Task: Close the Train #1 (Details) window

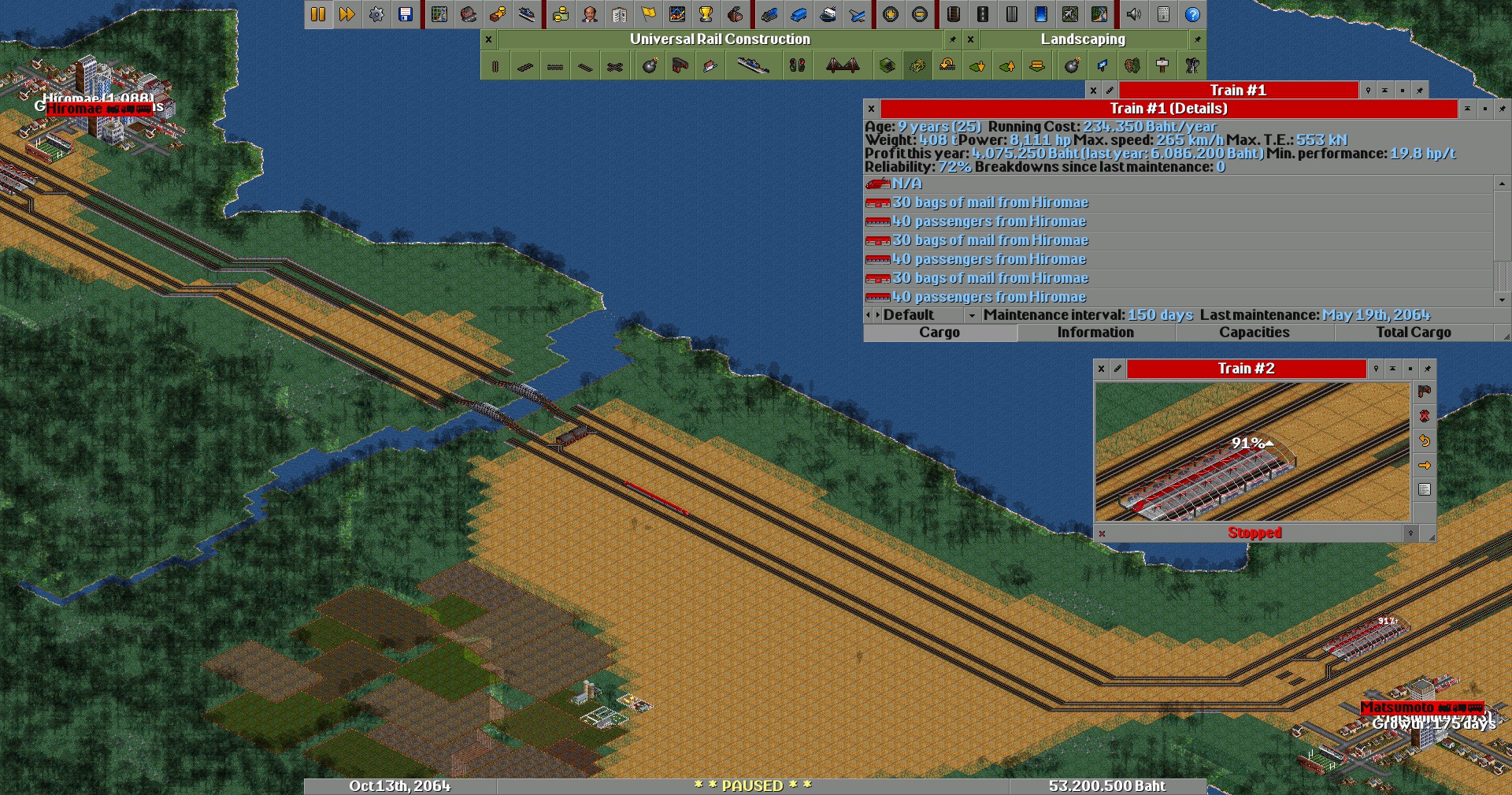Action: pyautogui.click(x=871, y=109)
